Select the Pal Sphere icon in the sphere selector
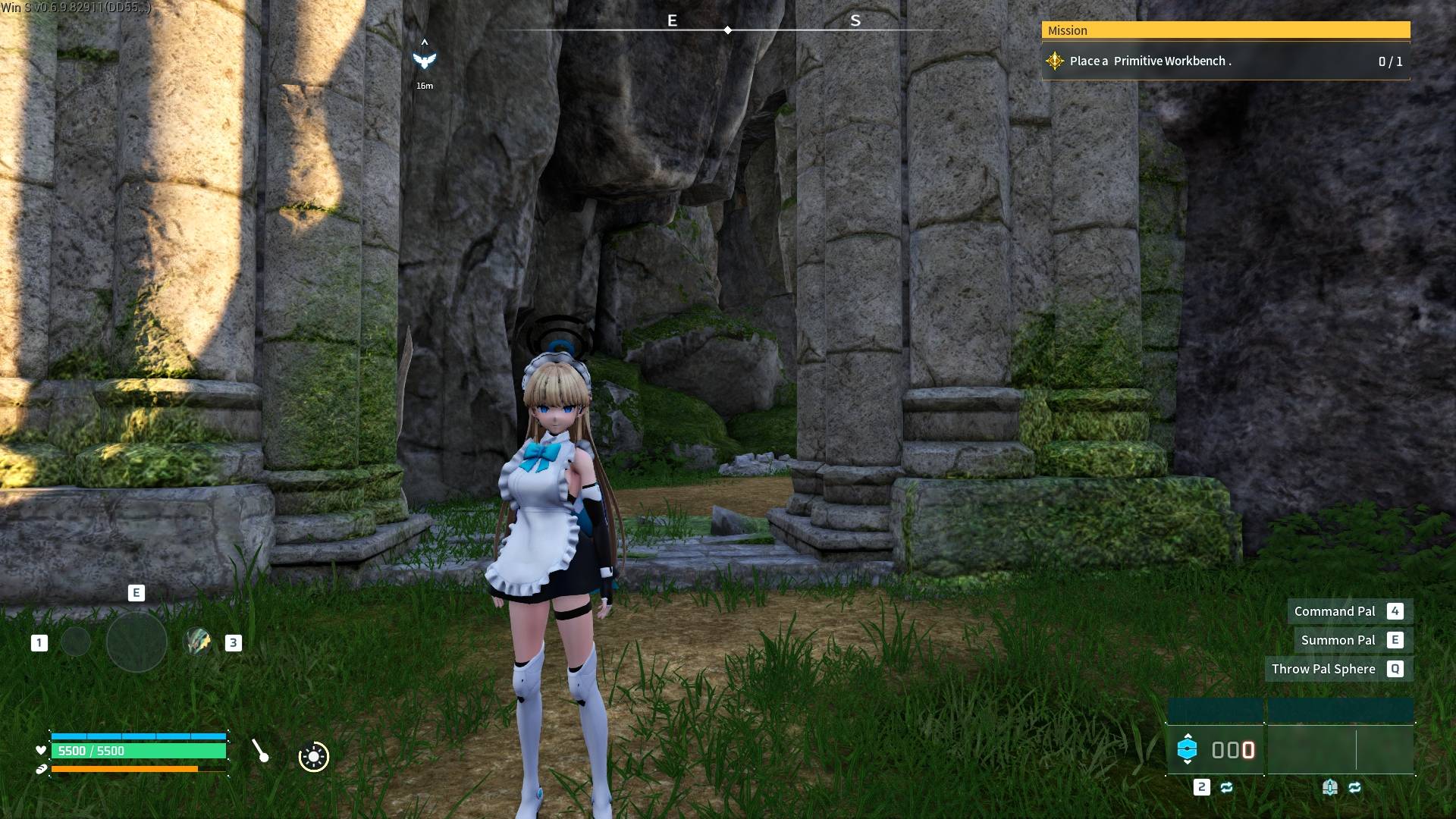This screenshot has width=1456, height=819. point(1188,749)
